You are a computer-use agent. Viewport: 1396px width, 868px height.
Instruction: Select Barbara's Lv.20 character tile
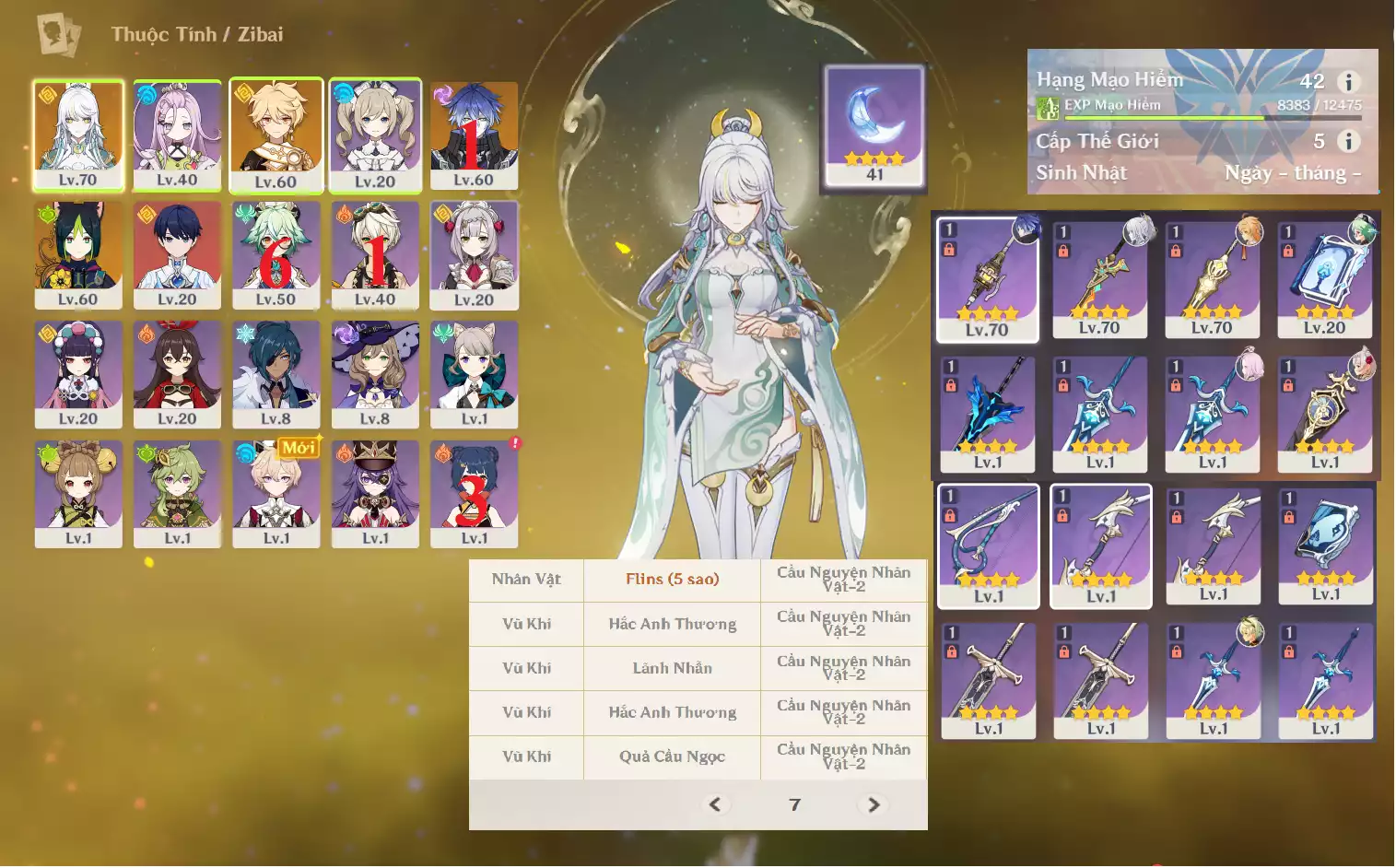375,135
